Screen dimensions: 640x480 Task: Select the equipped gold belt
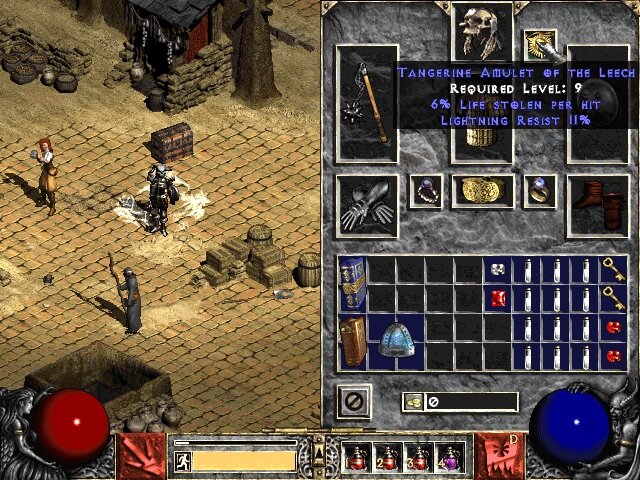pyautogui.click(x=483, y=191)
